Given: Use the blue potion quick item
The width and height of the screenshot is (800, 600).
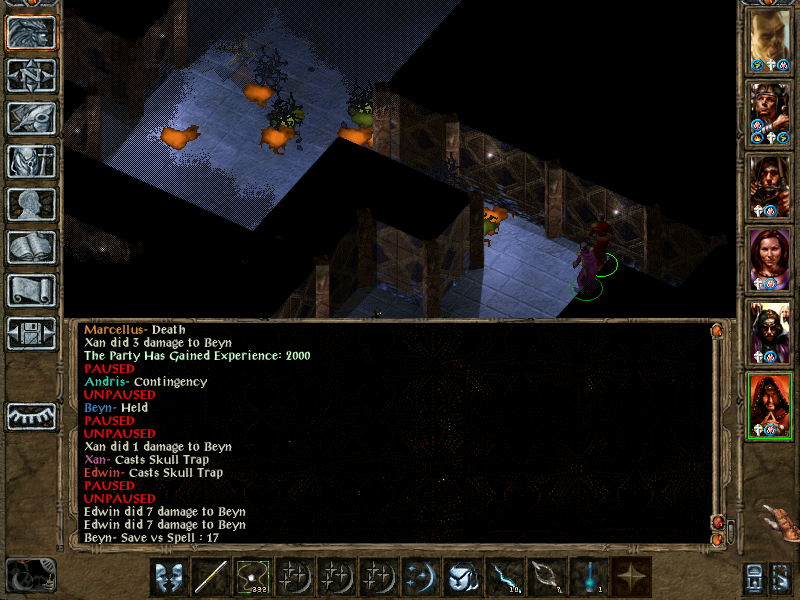Looking at the screenshot, I should click(x=589, y=577).
